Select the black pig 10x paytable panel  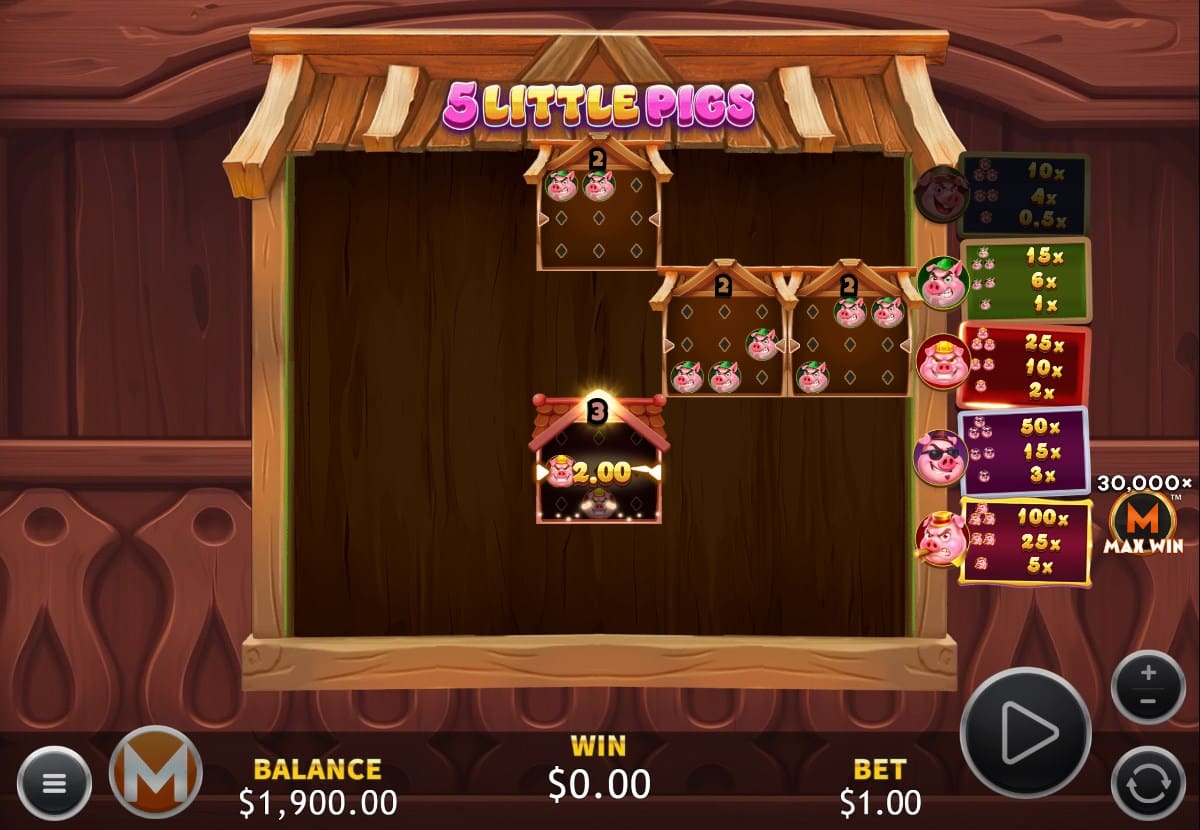pyautogui.click(x=1022, y=193)
